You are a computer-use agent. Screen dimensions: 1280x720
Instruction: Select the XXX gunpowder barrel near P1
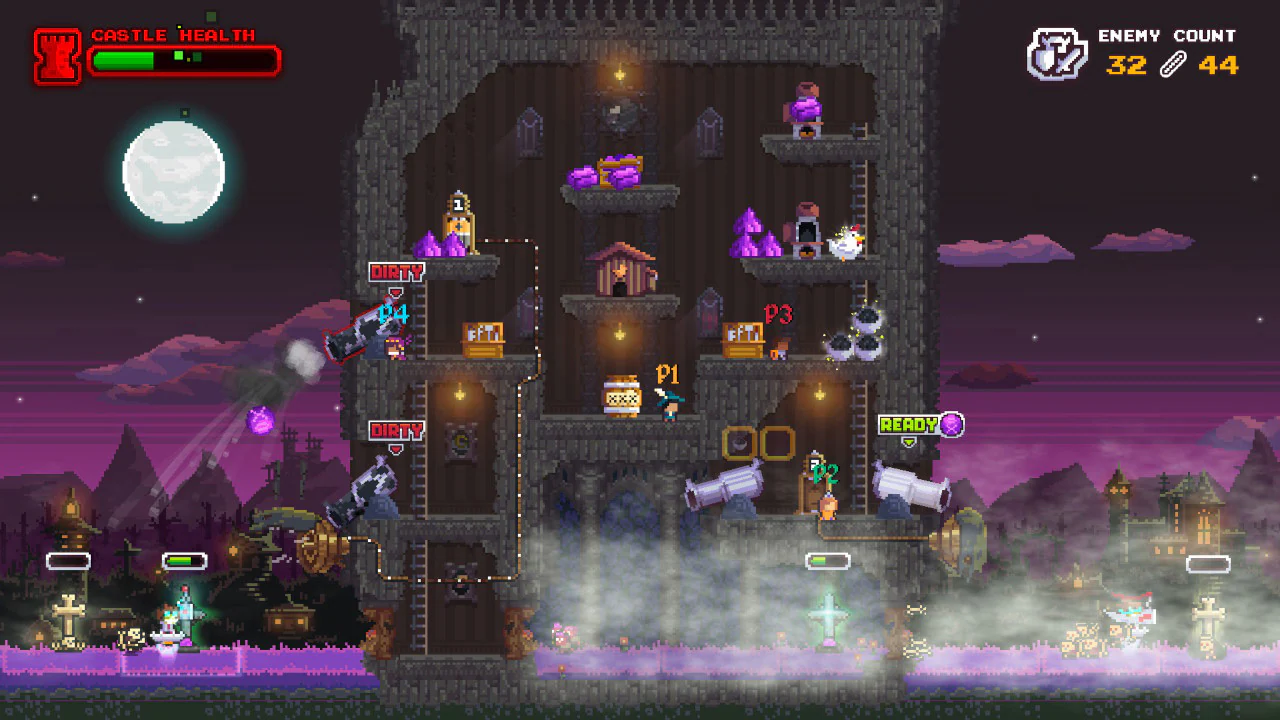click(624, 398)
